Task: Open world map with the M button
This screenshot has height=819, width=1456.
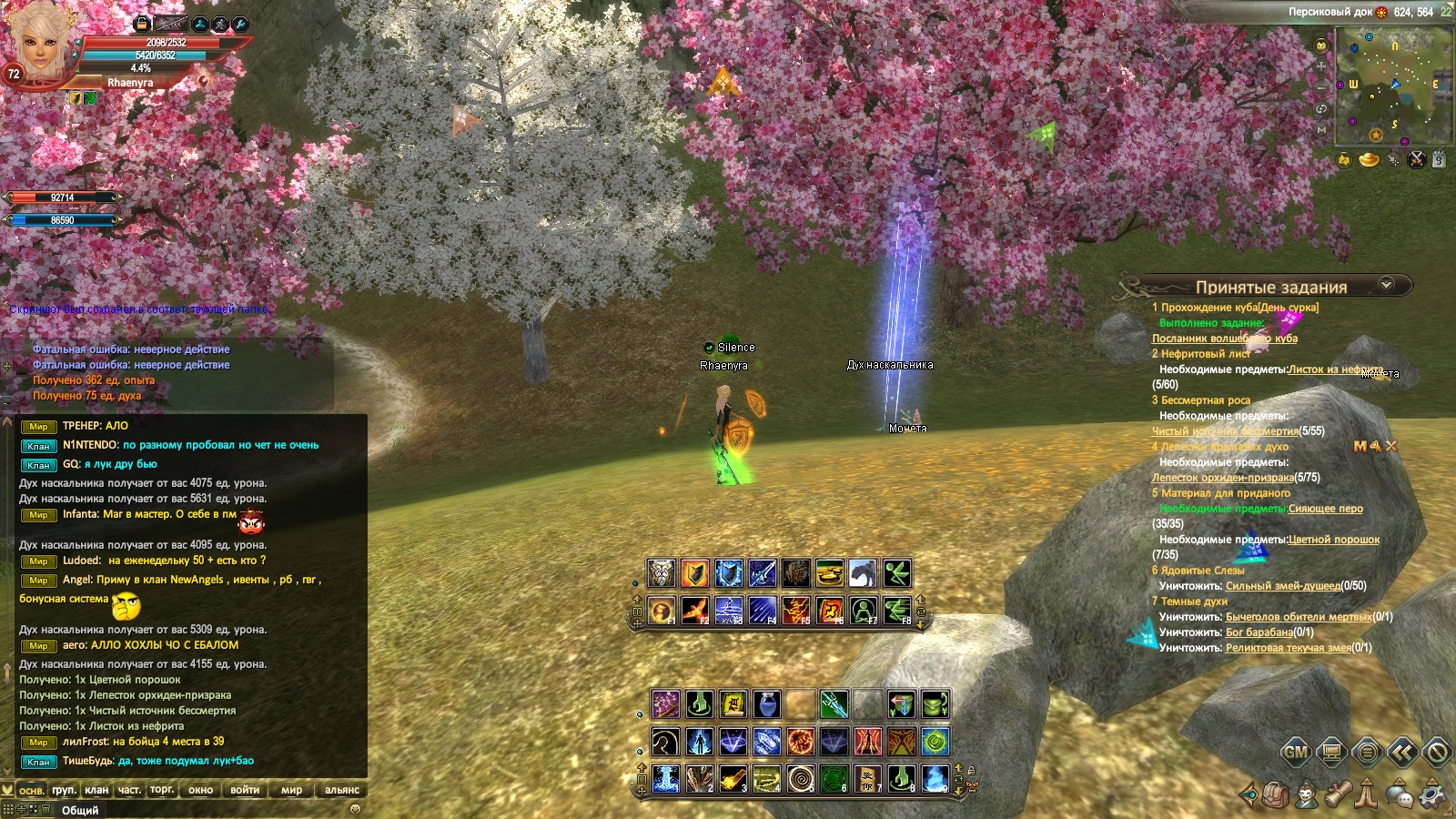Action: pyautogui.click(x=1322, y=130)
